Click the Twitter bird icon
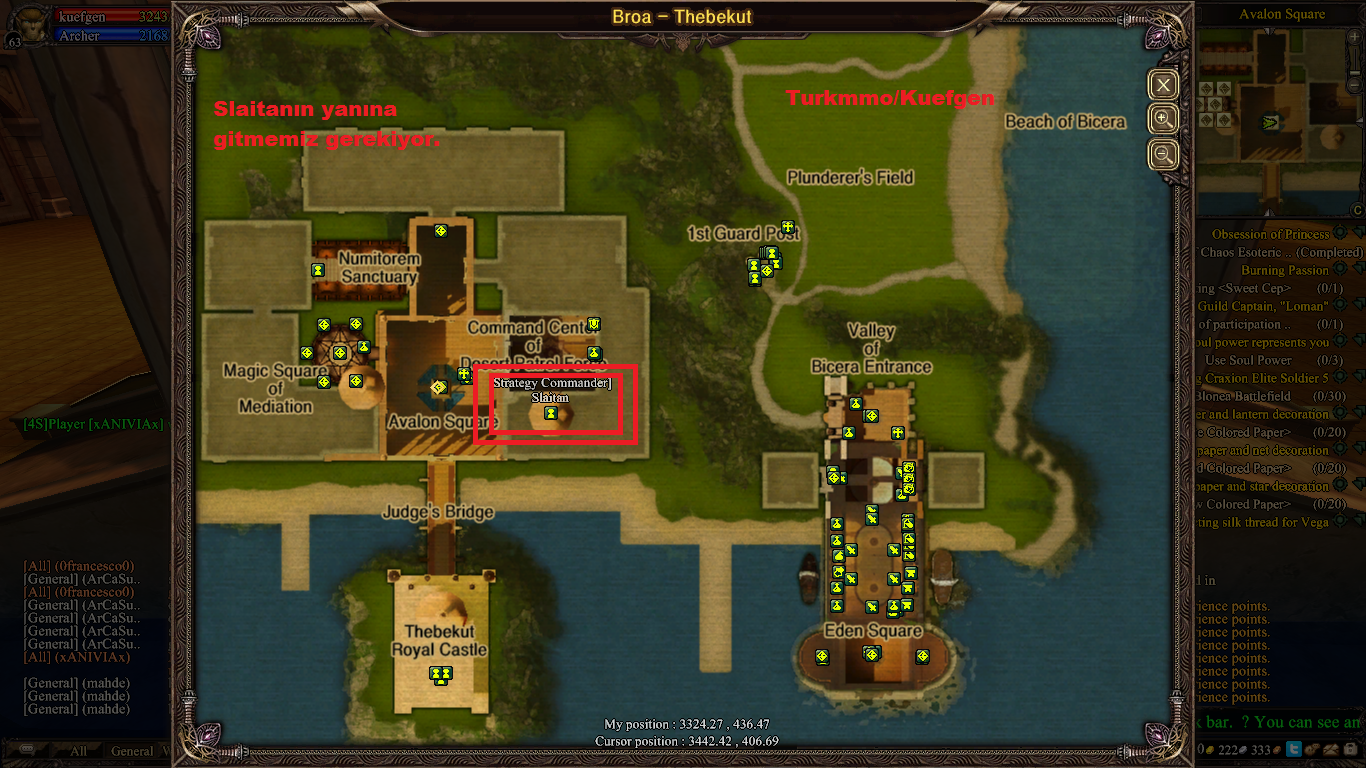This screenshot has width=1366, height=768. pyautogui.click(x=1293, y=749)
